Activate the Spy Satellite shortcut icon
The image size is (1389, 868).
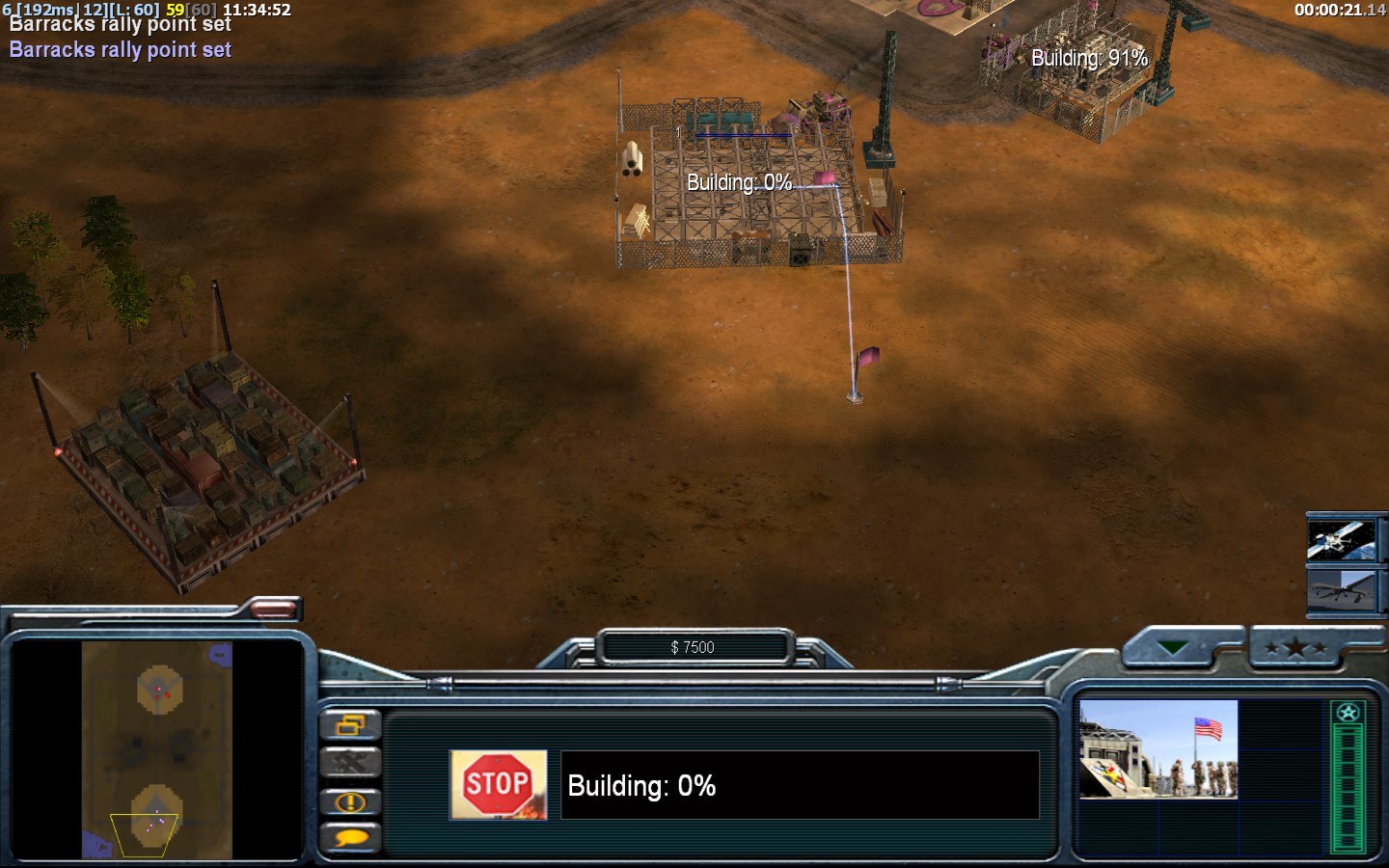coord(1341,539)
